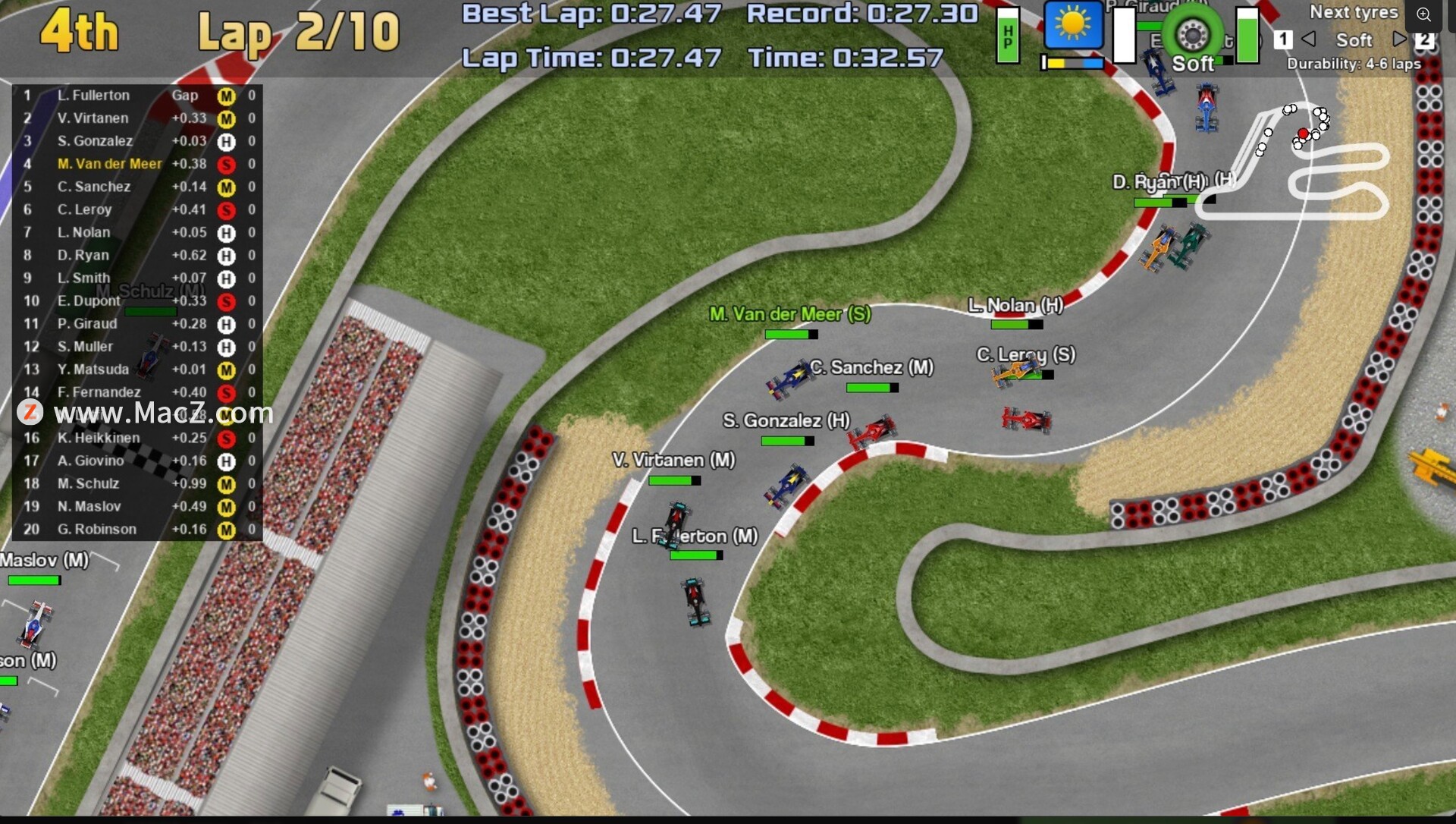Click the magnifier zoom-in button
This screenshot has width=1456, height=824.
pyautogui.click(x=1423, y=14)
